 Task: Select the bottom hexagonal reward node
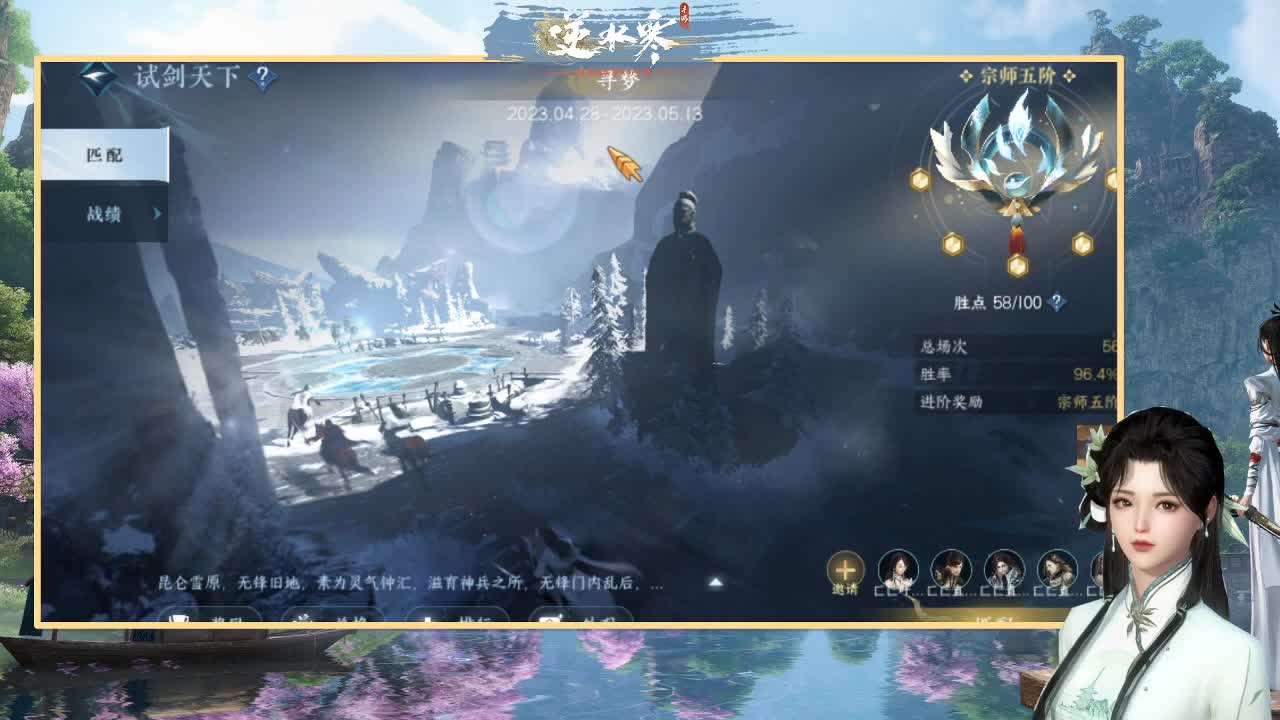click(1017, 266)
